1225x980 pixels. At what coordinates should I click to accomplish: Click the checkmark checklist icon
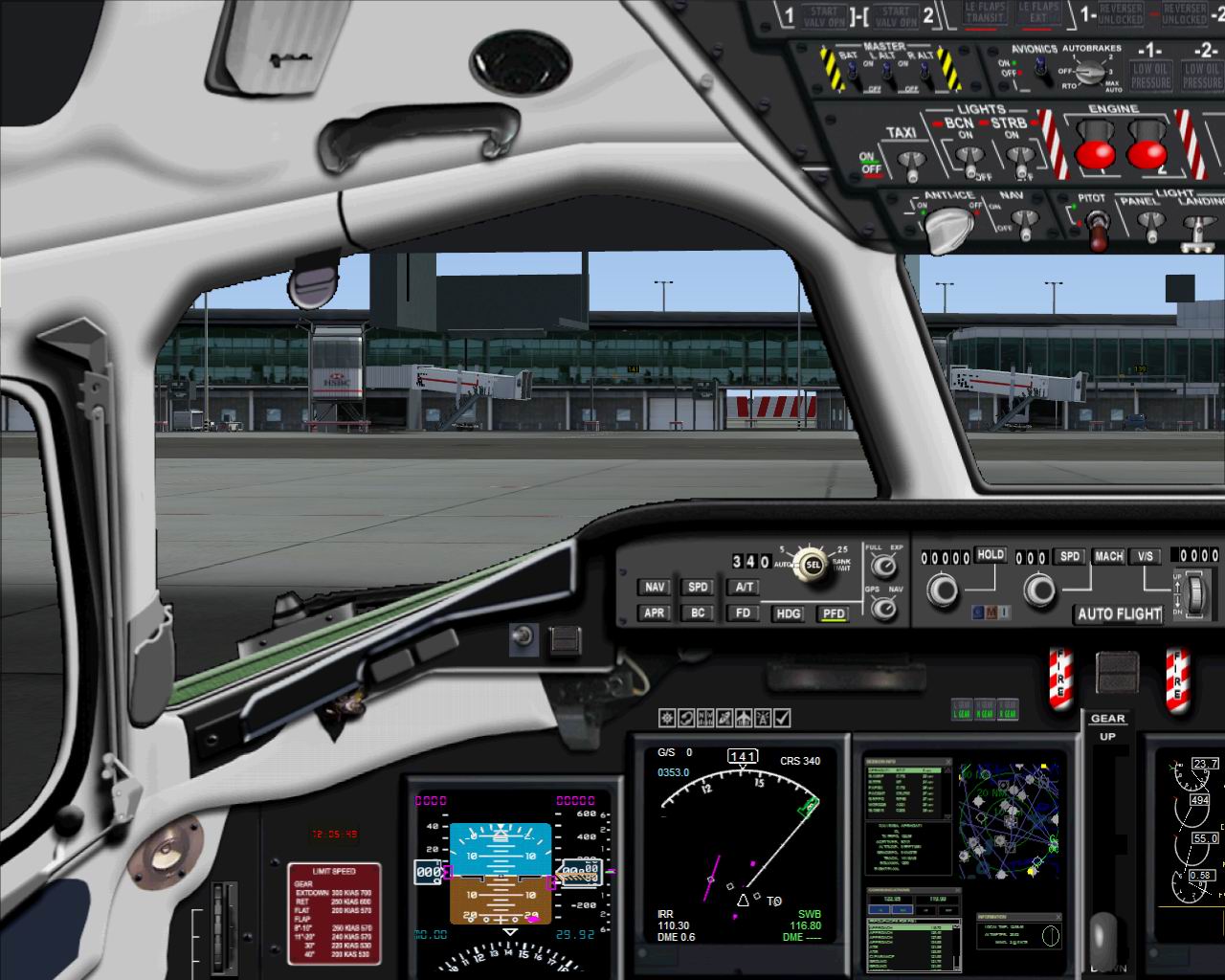pos(780,716)
